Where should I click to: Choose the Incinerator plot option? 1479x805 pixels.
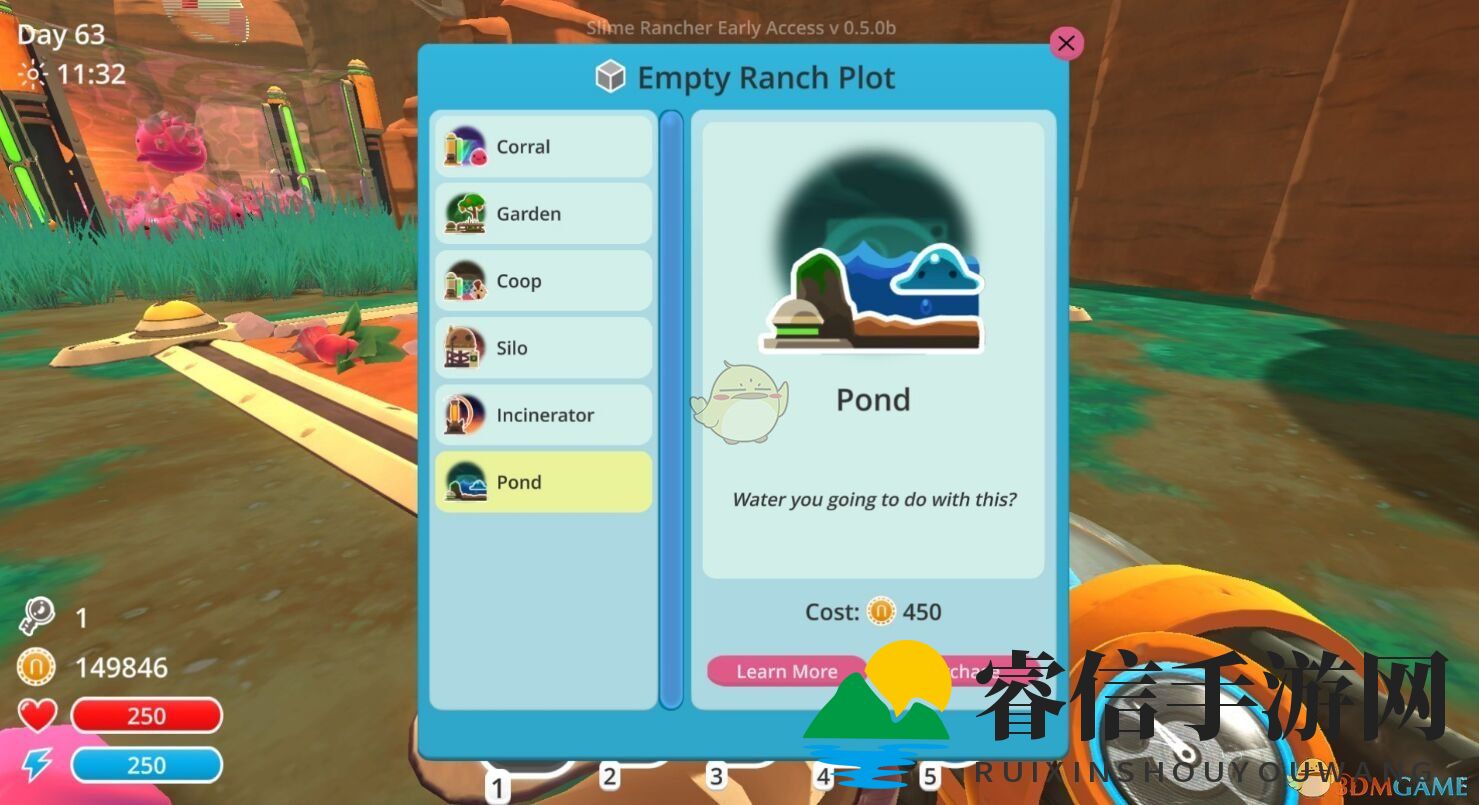click(x=543, y=415)
